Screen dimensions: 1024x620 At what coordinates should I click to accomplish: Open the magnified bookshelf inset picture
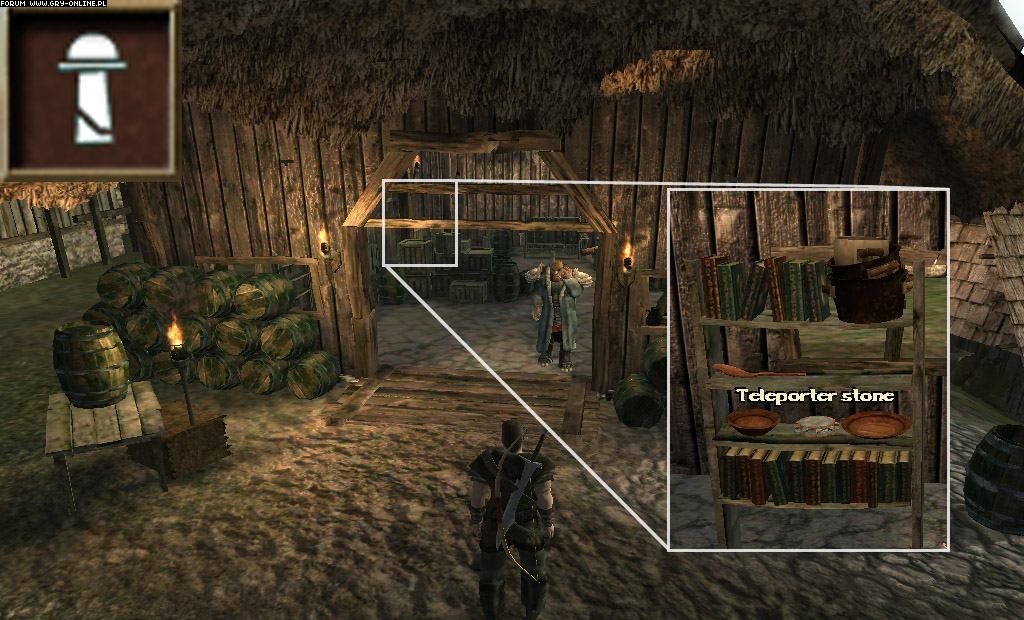coord(807,368)
